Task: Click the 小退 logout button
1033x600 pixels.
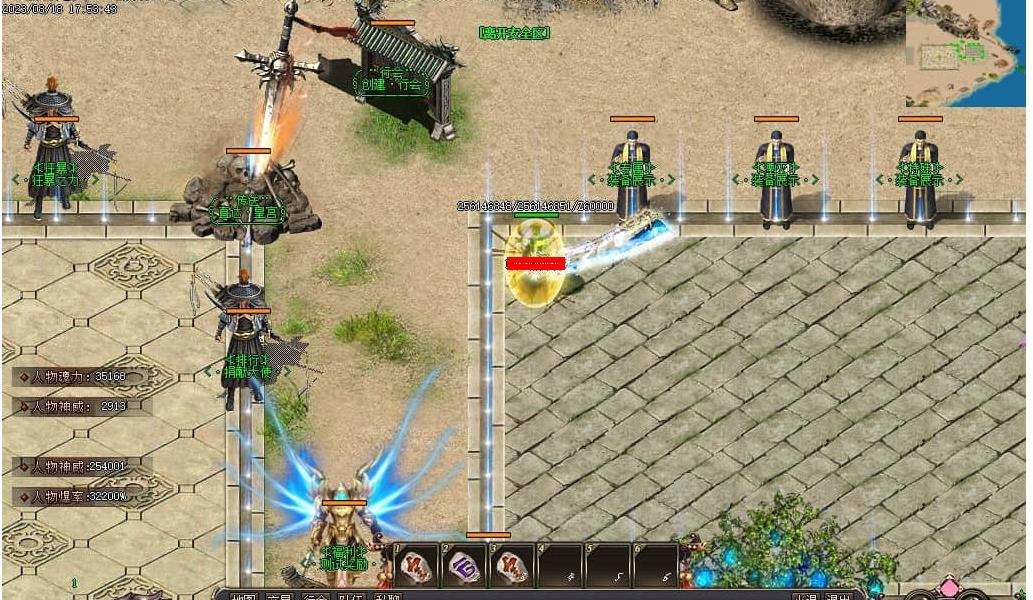Action: point(806,596)
